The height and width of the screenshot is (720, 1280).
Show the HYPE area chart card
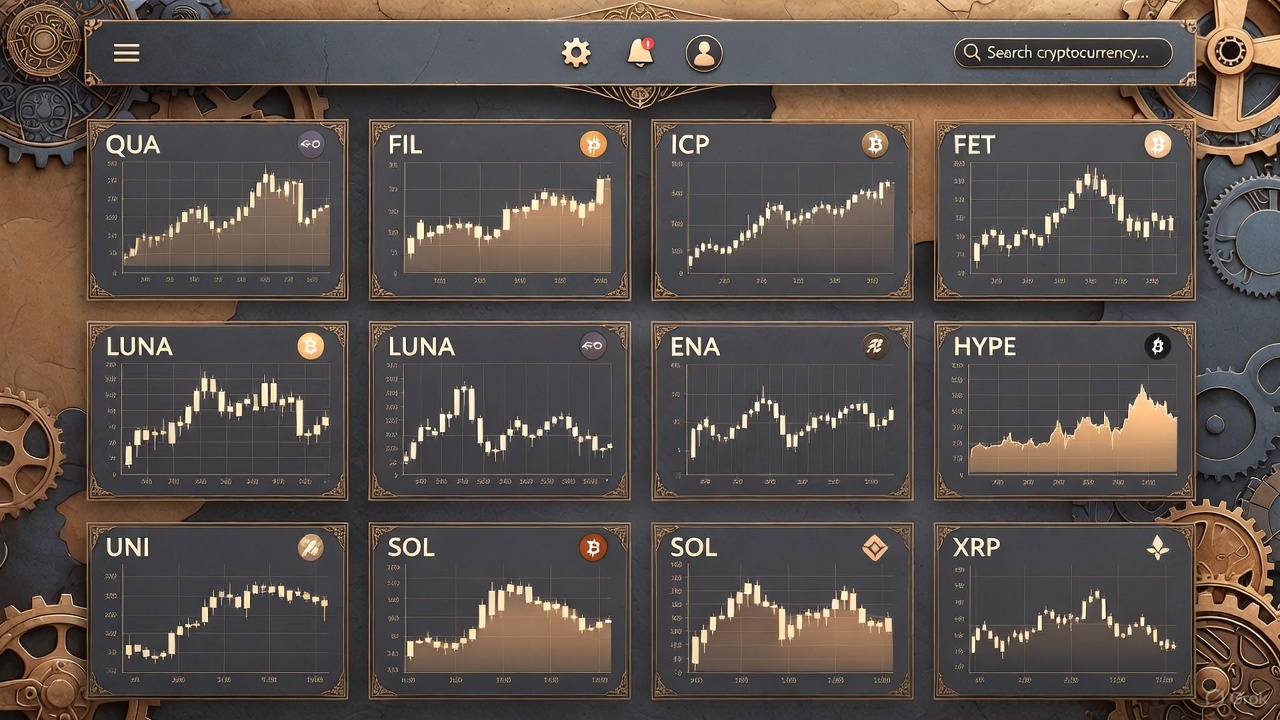1065,411
